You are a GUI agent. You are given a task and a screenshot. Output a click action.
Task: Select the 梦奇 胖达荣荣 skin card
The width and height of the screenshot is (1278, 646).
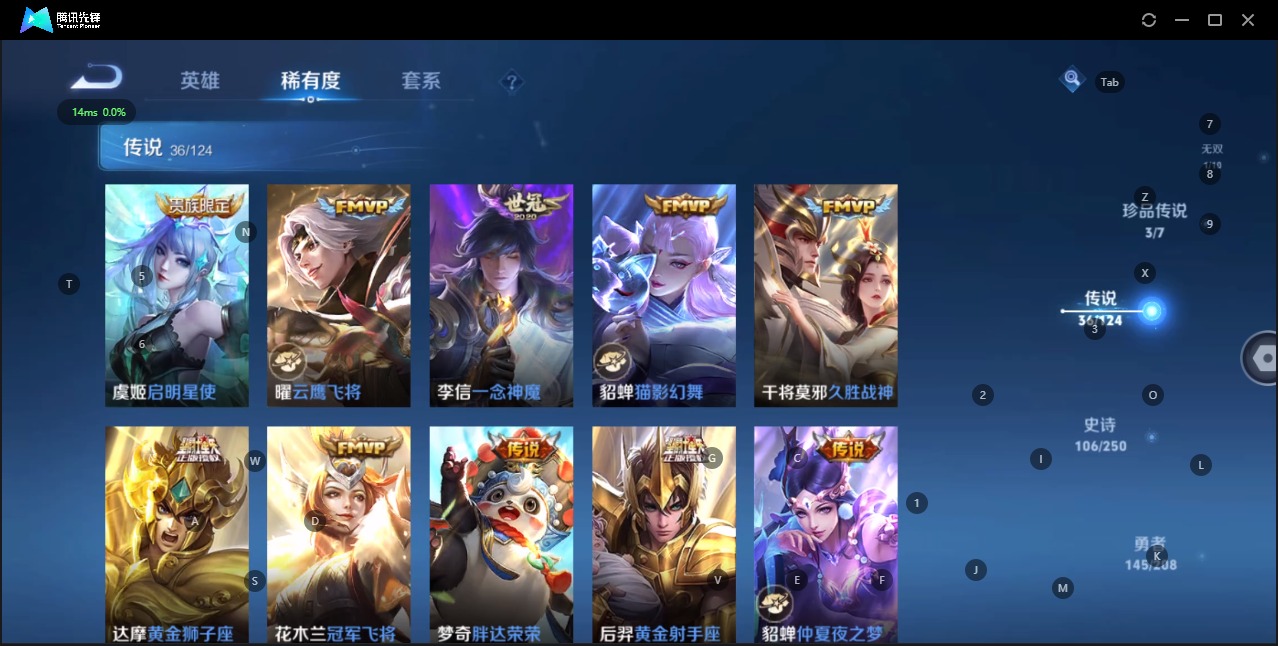(501, 535)
